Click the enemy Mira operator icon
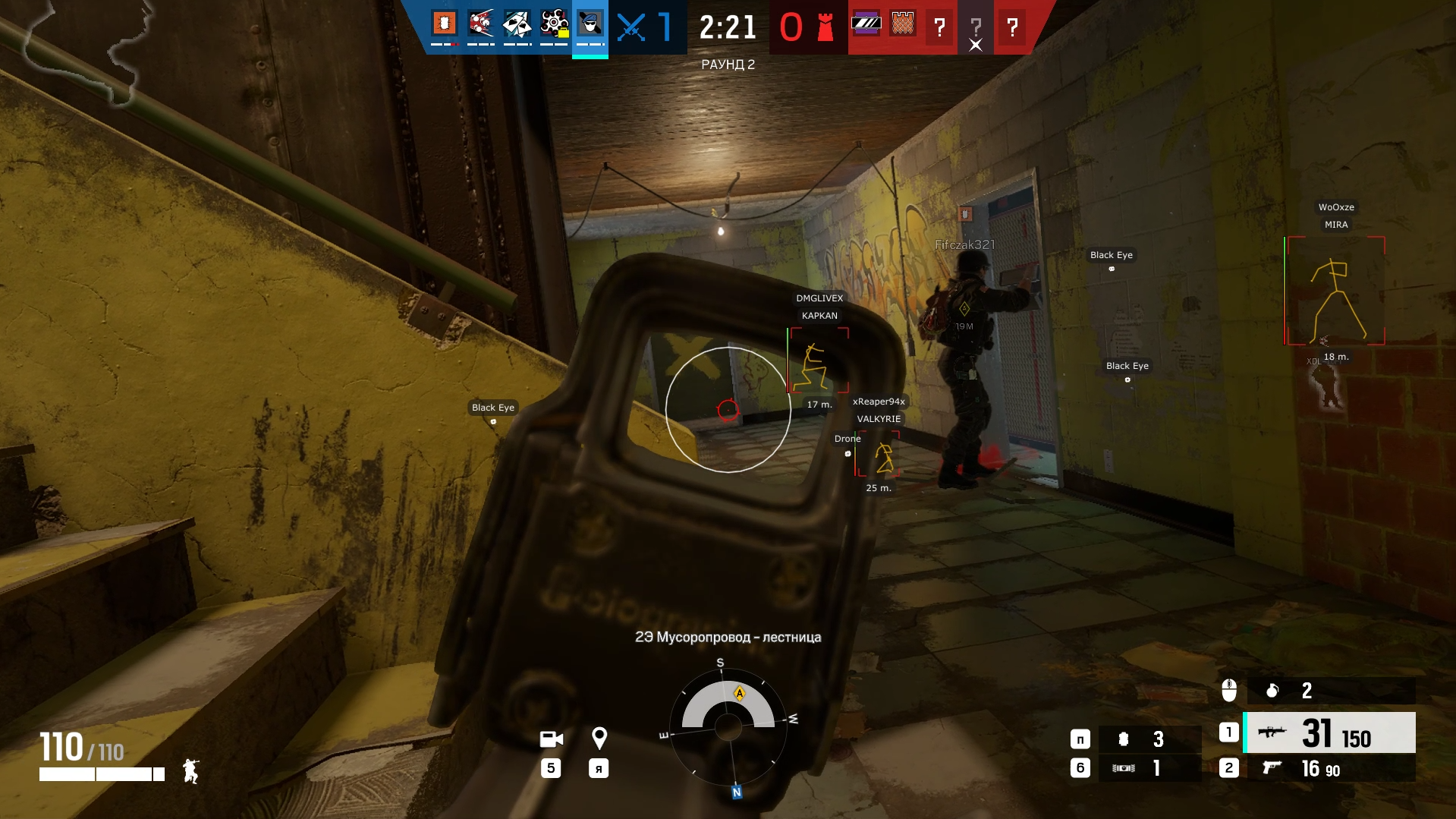Screen dimensions: 1456x819 [x=866, y=24]
